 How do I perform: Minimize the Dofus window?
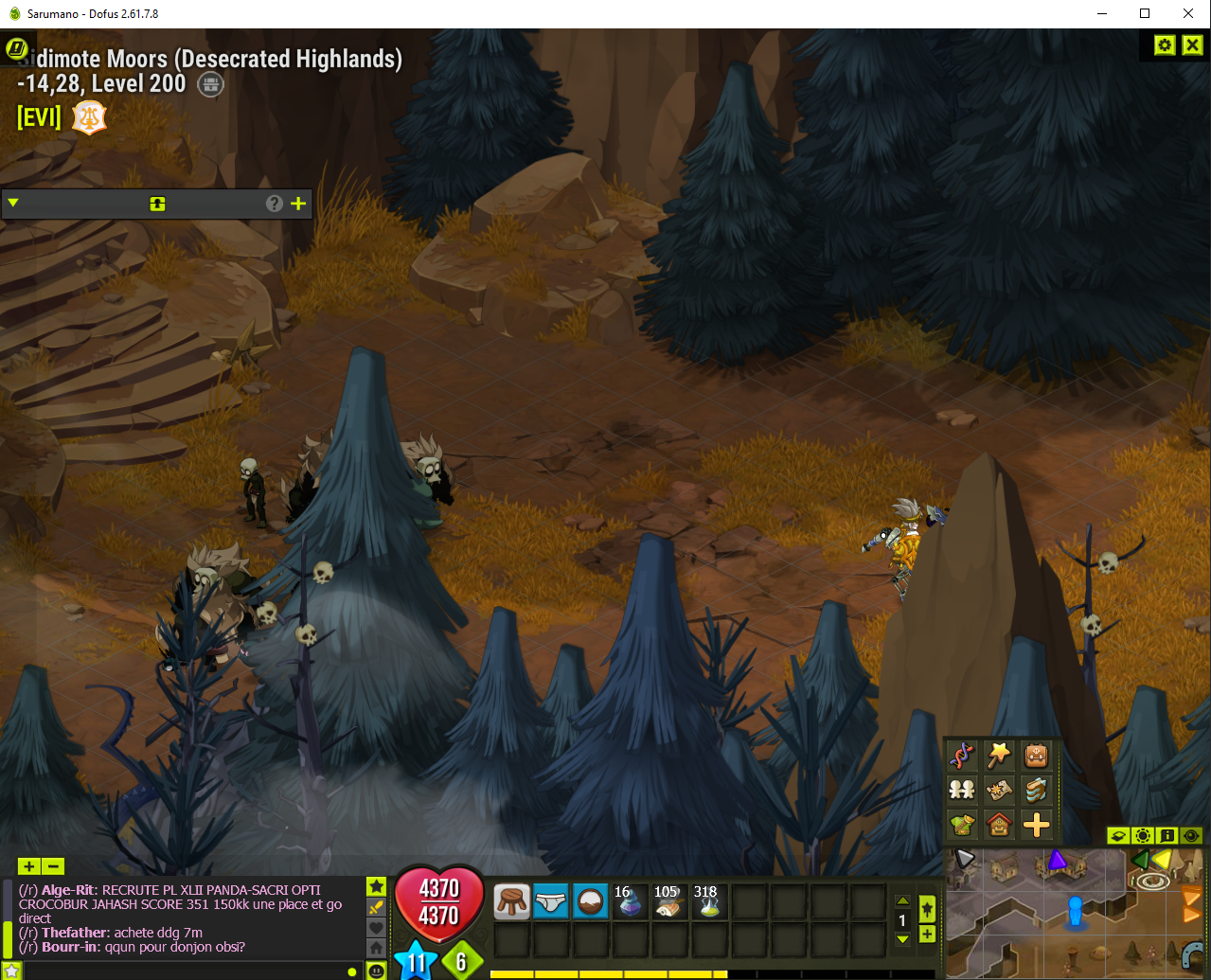(x=1102, y=13)
